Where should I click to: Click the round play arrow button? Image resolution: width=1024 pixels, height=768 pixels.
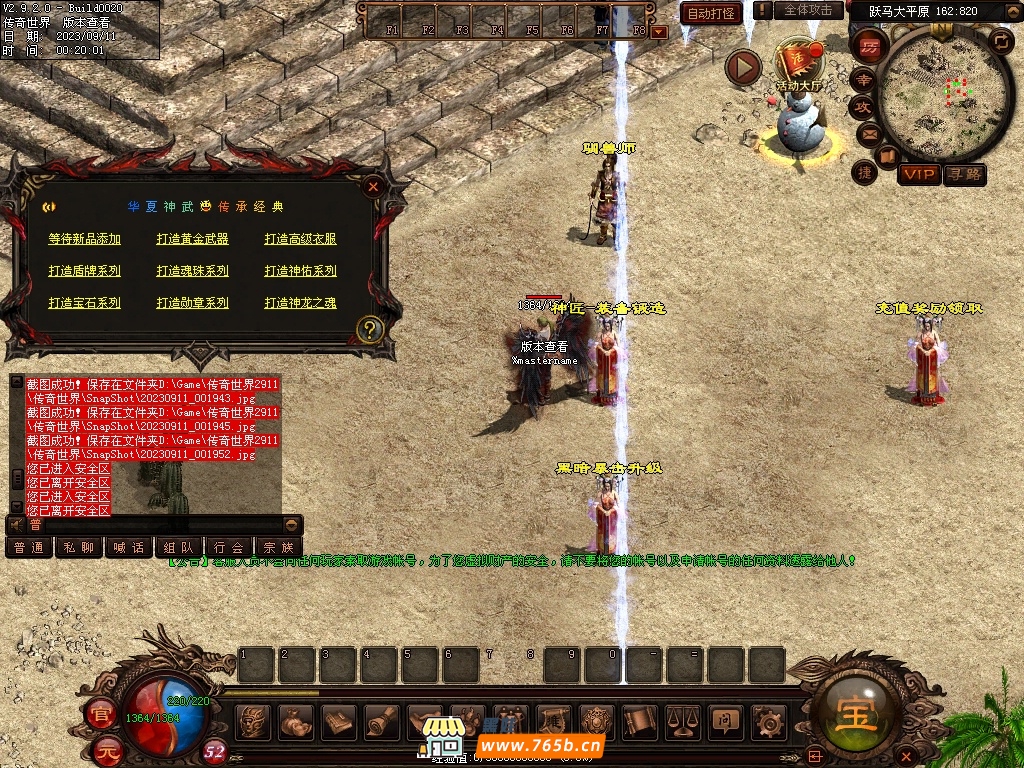743,67
